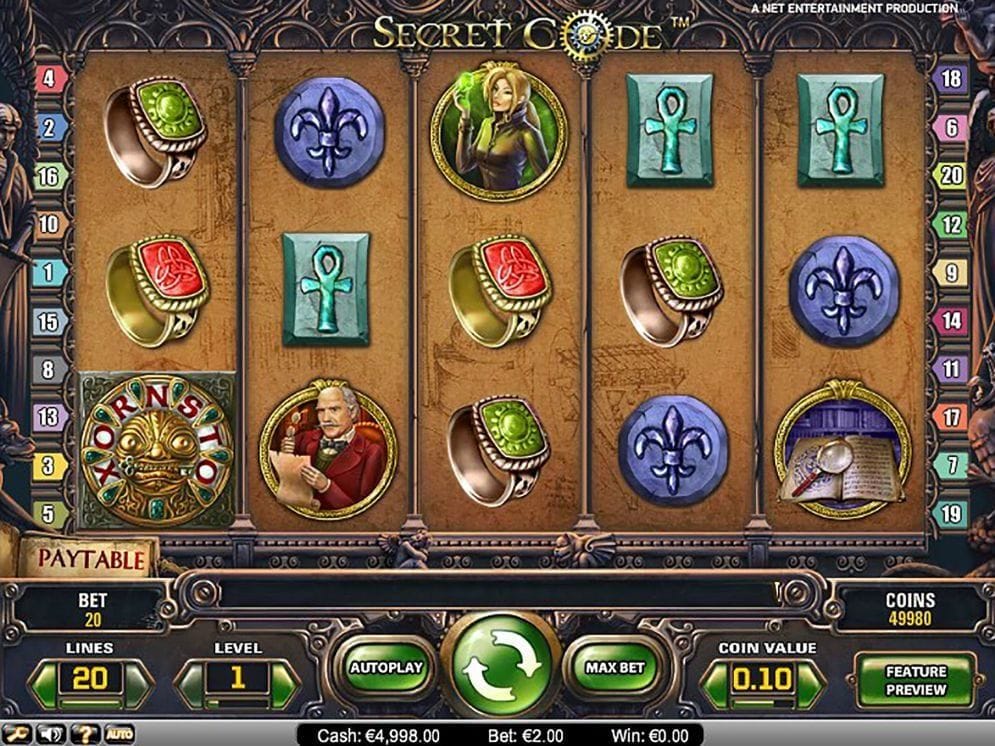Viewport: 995px width, 746px height.
Task: Show the Feature Preview
Action: 915,680
